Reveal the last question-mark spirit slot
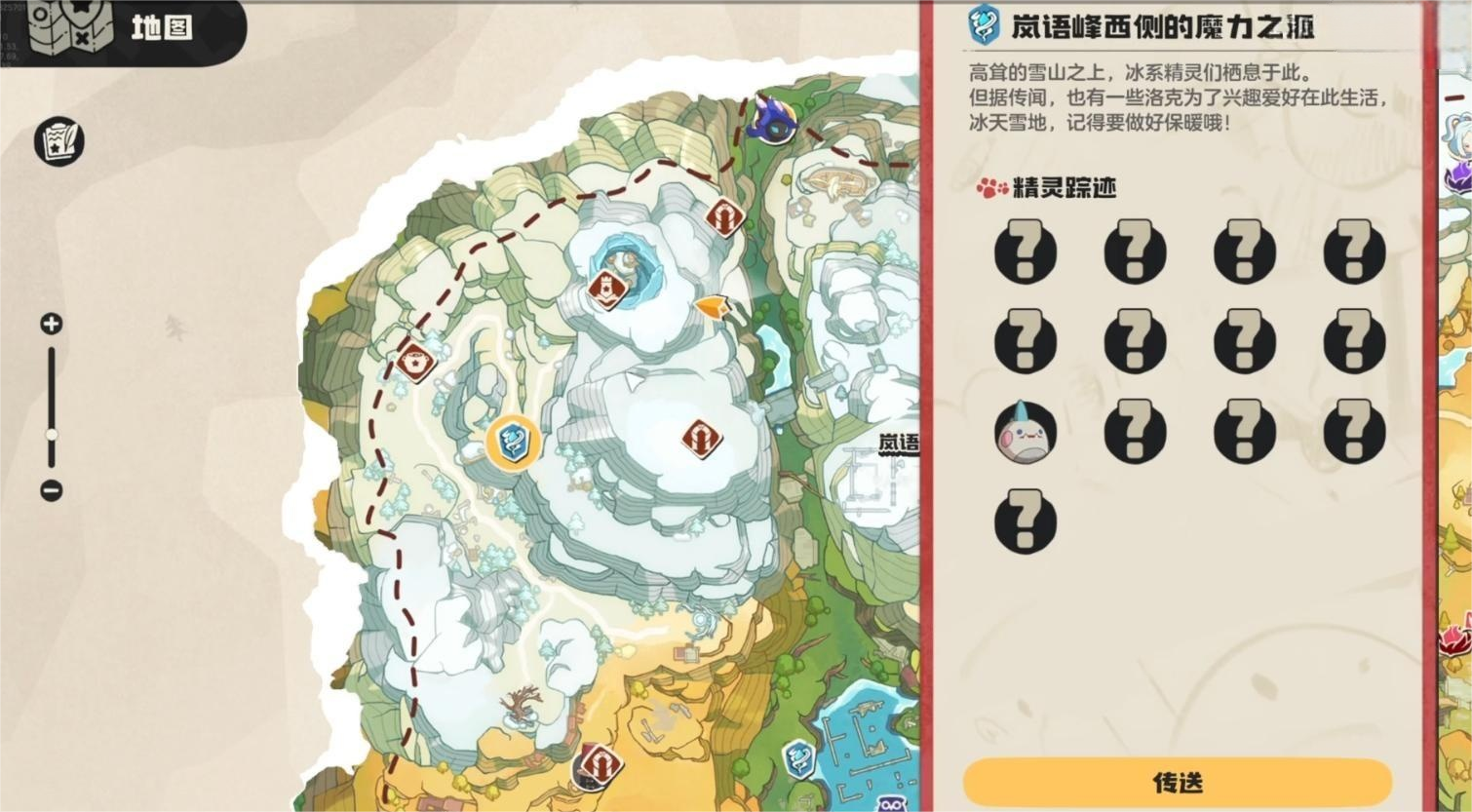This screenshot has height=812, width=1472. [x=1025, y=522]
